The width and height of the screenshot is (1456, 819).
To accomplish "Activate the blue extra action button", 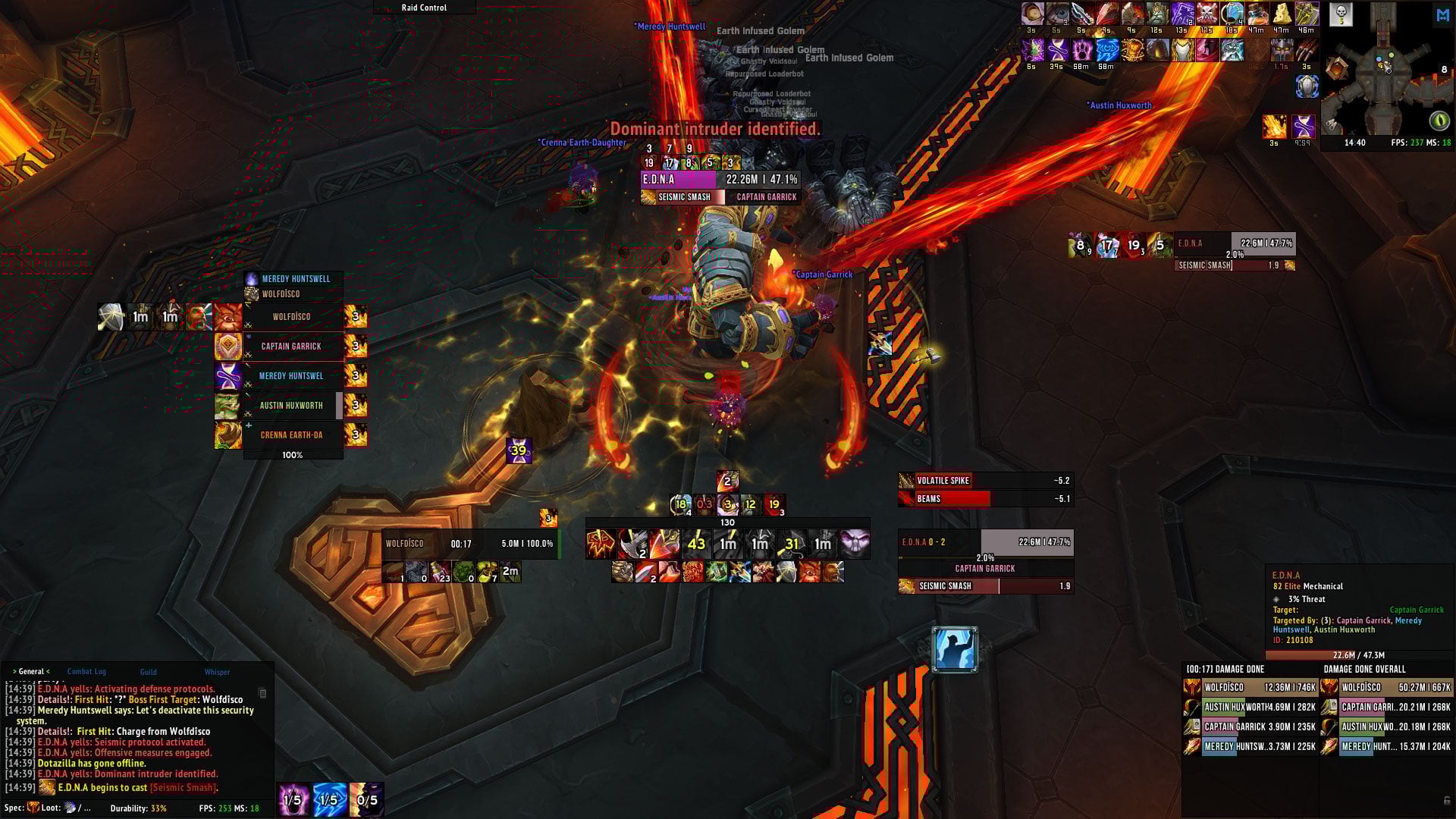I will pyautogui.click(x=955, y=649).
